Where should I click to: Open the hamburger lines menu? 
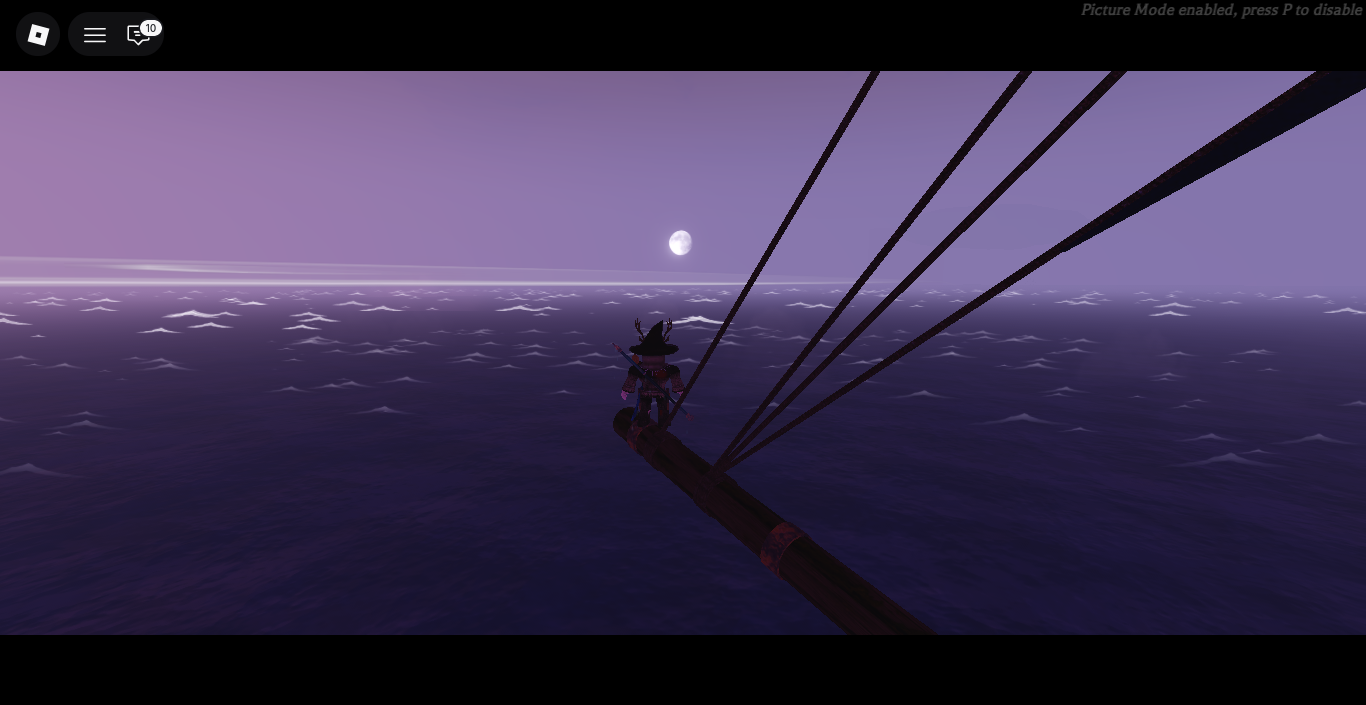[95, 35]
